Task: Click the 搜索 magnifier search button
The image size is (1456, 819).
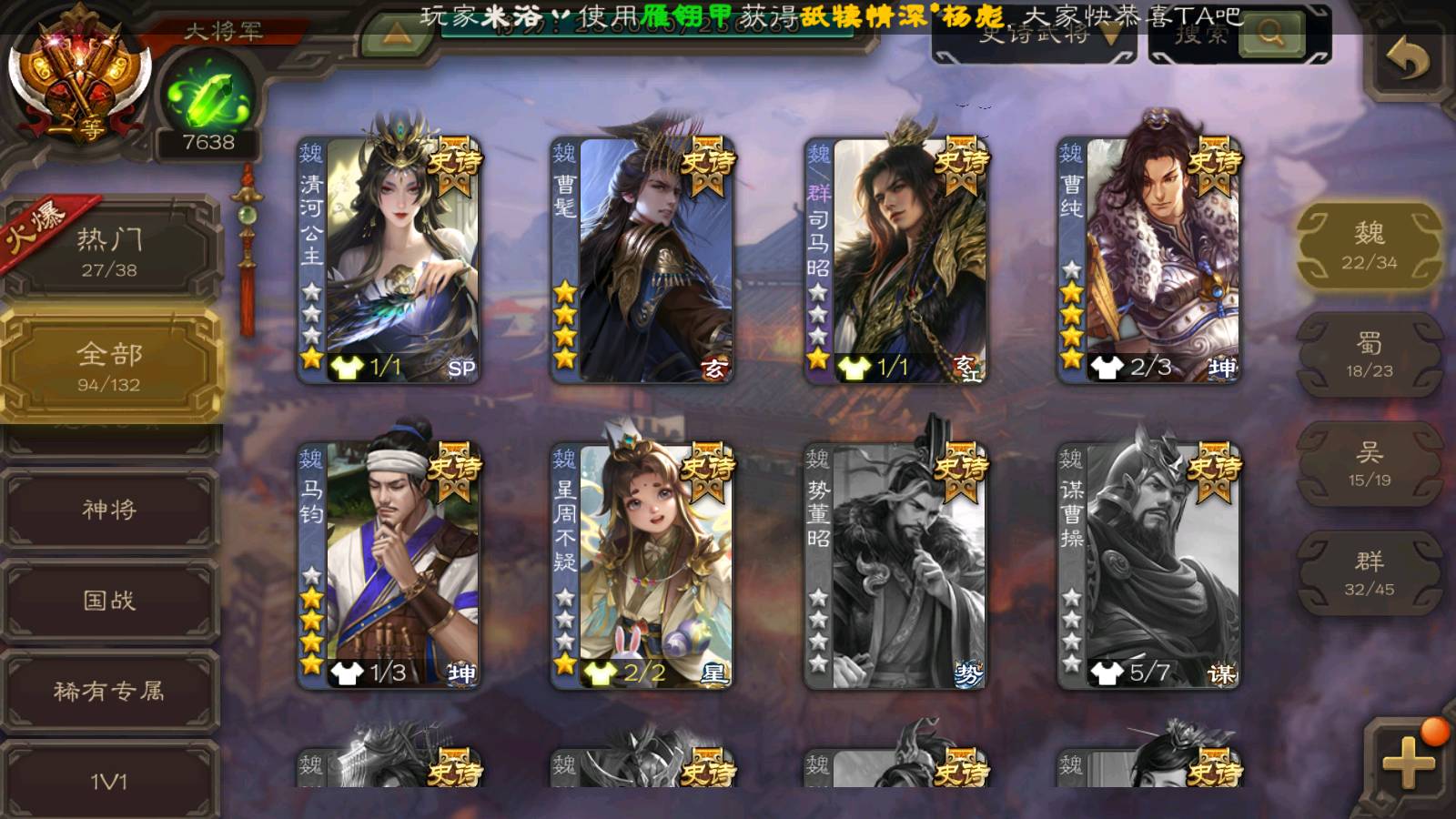Action: (1271, 36)
